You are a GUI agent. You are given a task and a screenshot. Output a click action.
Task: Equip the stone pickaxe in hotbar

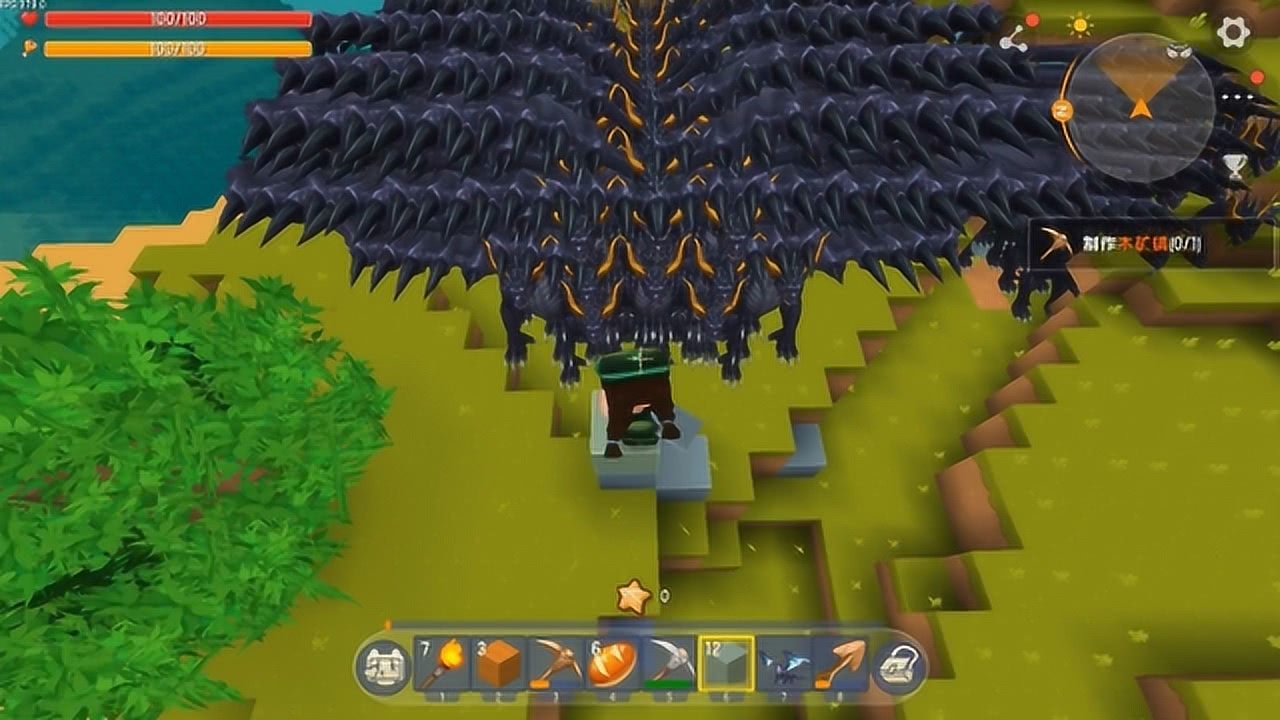669,664
